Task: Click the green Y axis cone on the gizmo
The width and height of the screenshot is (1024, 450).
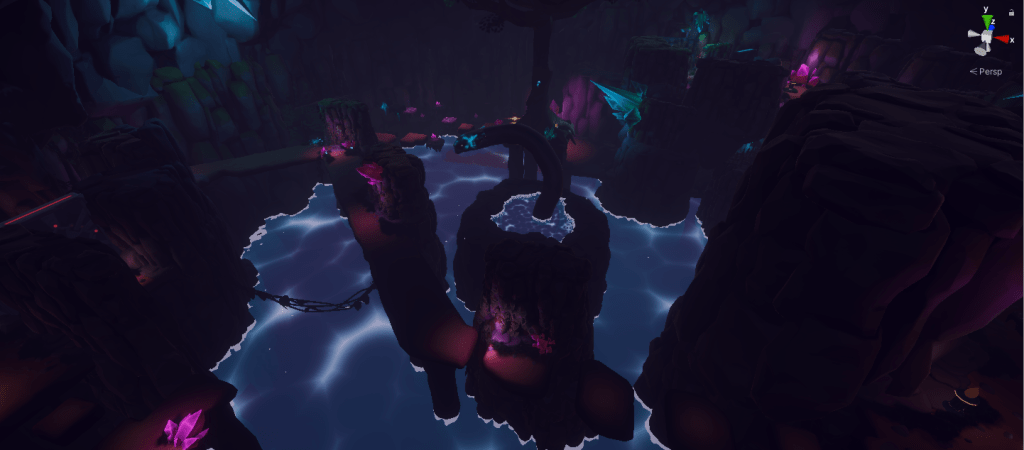Action: click(987, 22)
